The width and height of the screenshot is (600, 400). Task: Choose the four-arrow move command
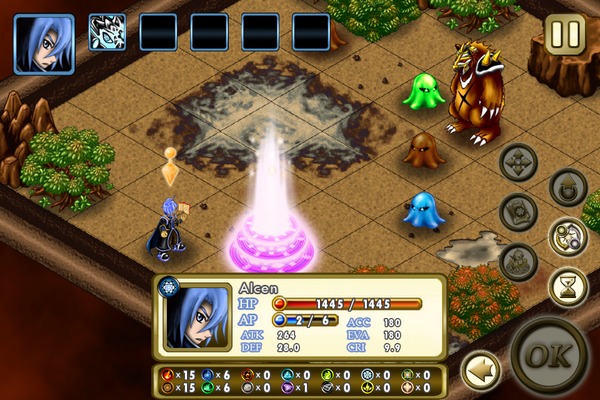click(519, 162)
